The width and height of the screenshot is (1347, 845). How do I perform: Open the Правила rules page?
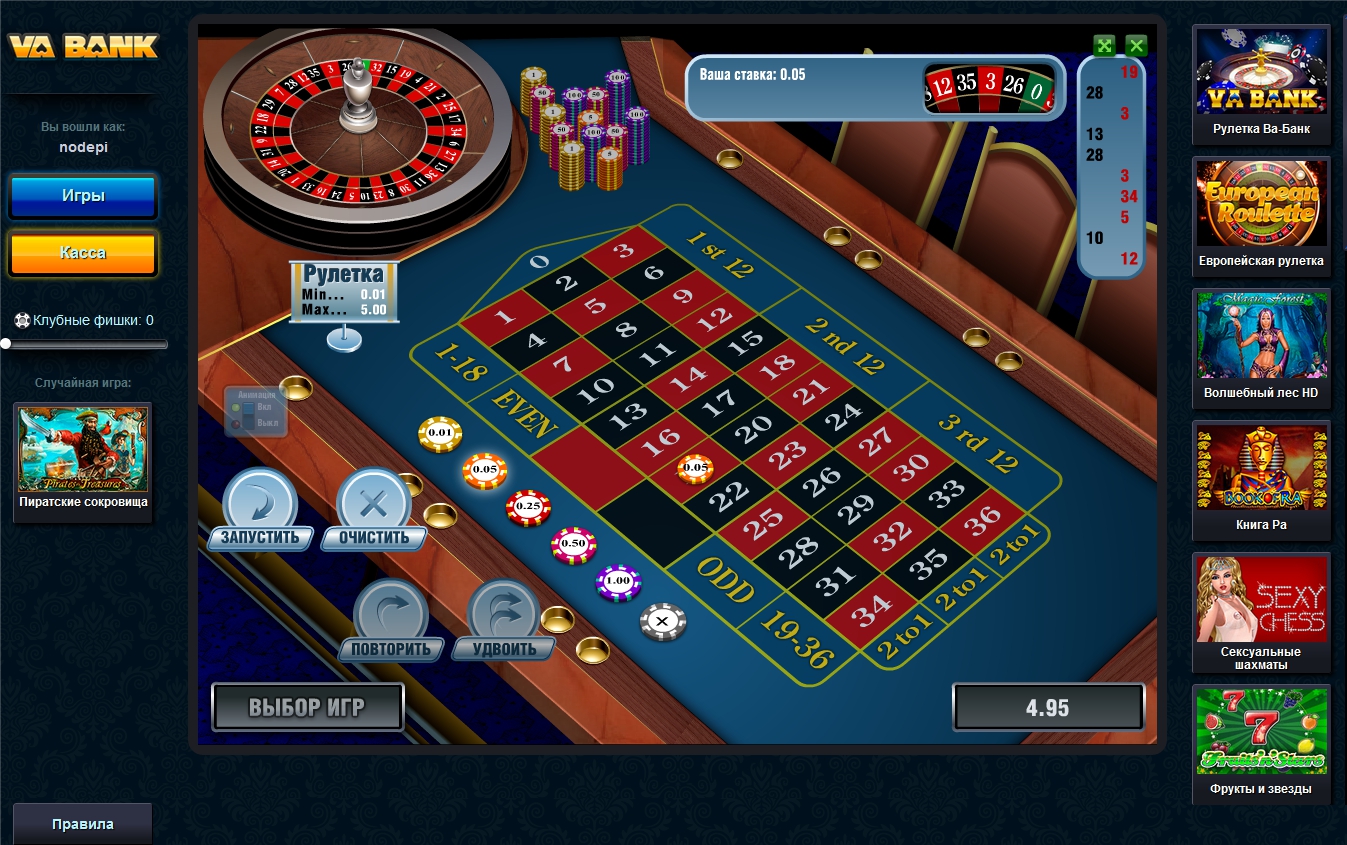coord(83,824)
